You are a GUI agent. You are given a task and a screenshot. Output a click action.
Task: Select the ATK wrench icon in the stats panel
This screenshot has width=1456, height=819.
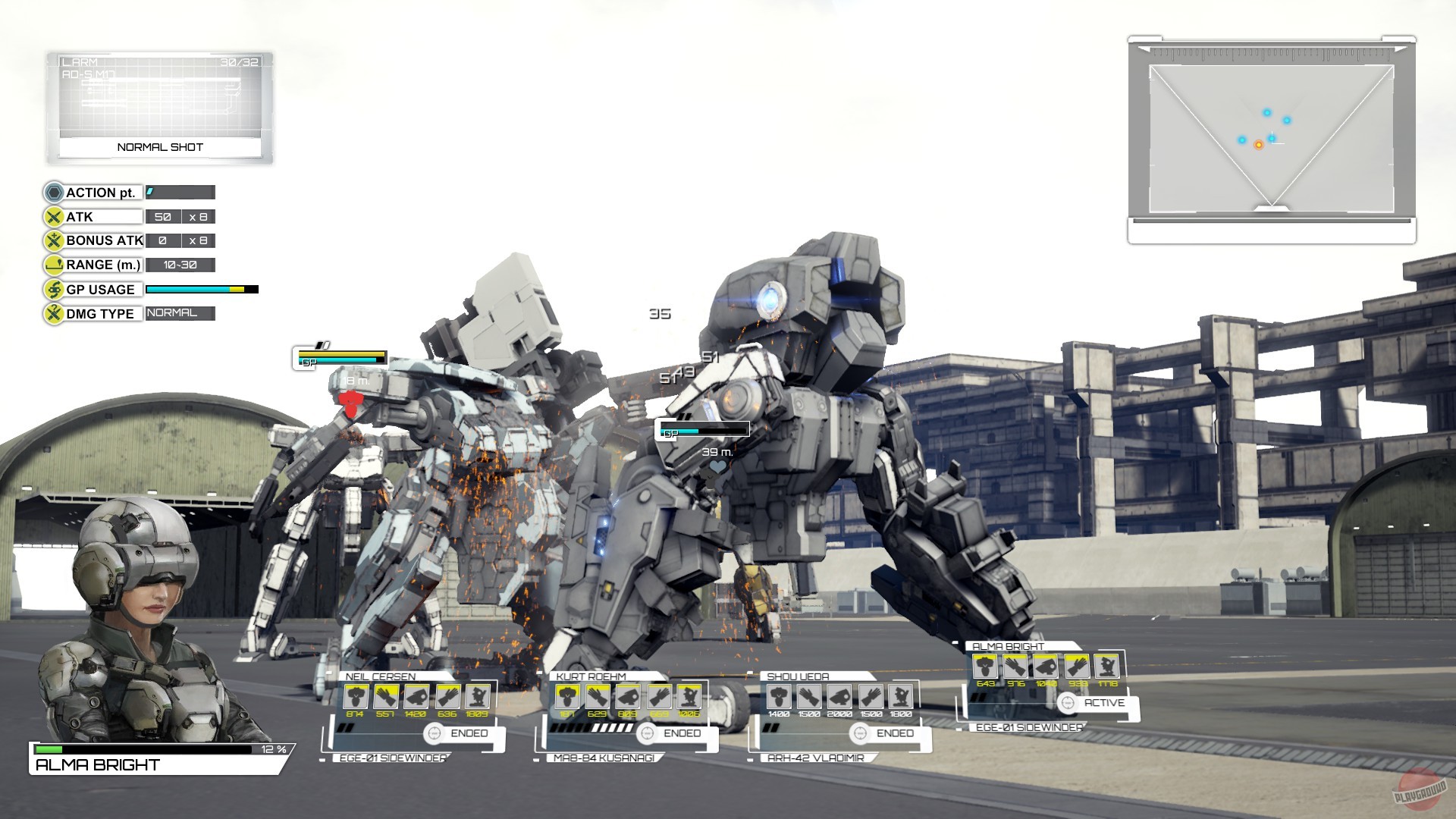tap(53, 216)
